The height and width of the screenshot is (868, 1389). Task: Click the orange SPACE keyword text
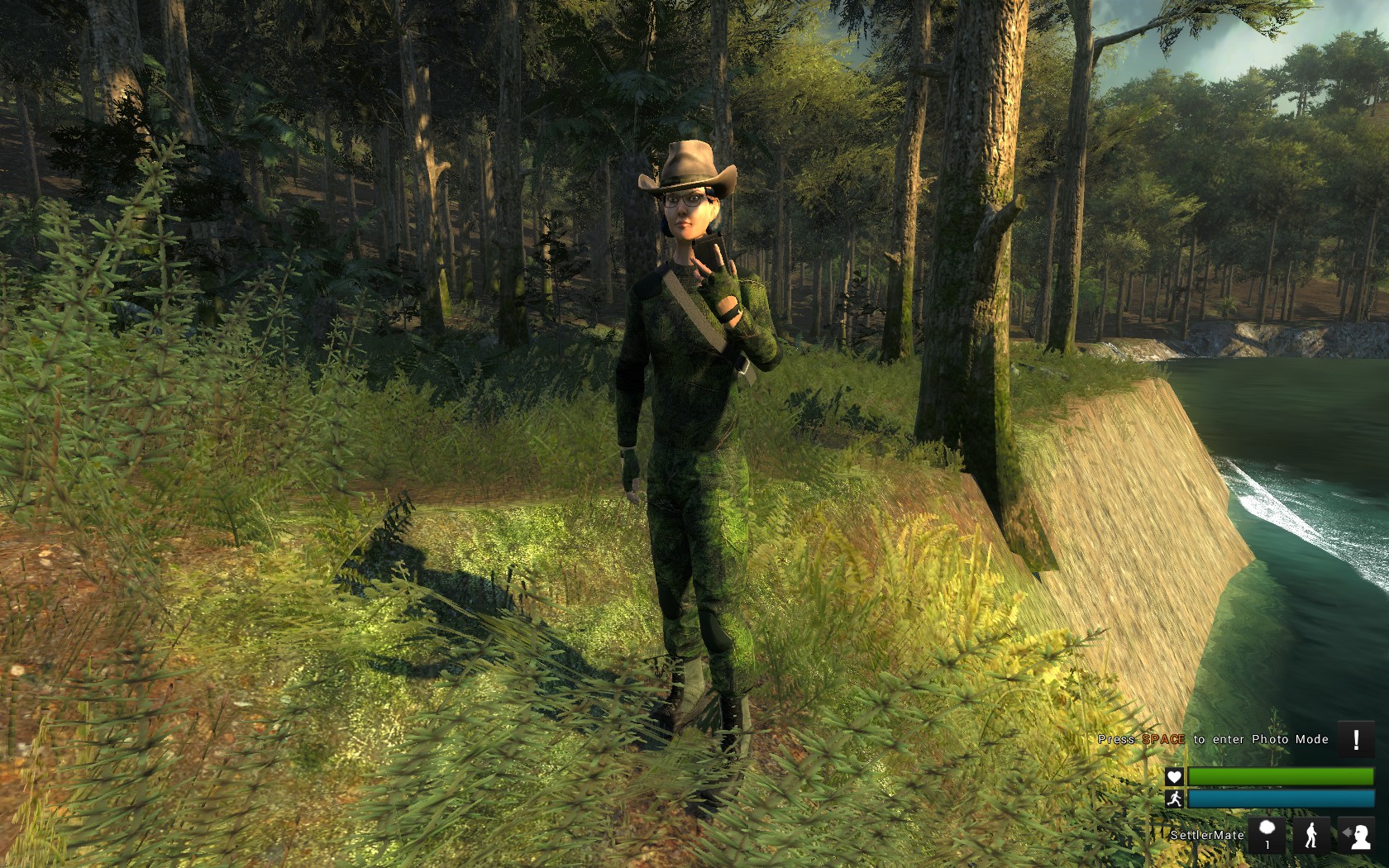coord(1163,739)
